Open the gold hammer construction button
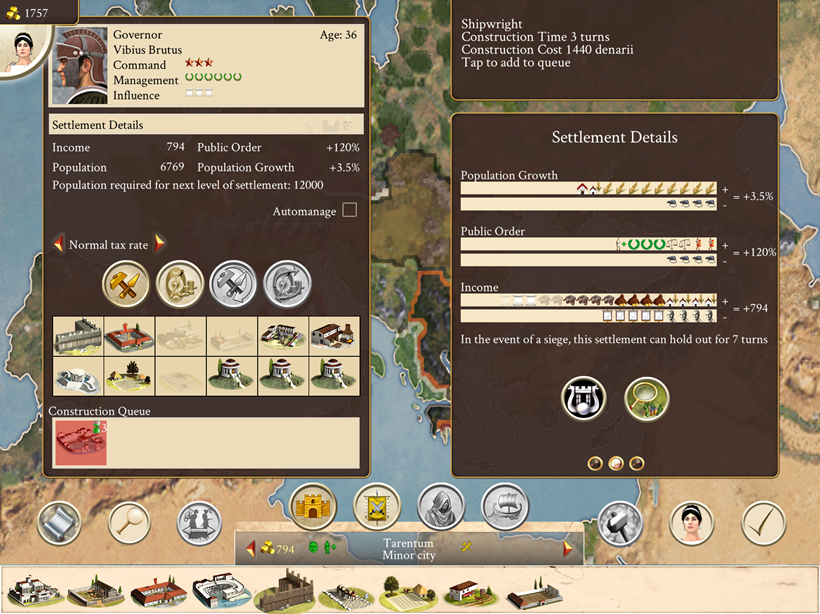The width and height of the screenshot is (820, 614). point(126,285)
